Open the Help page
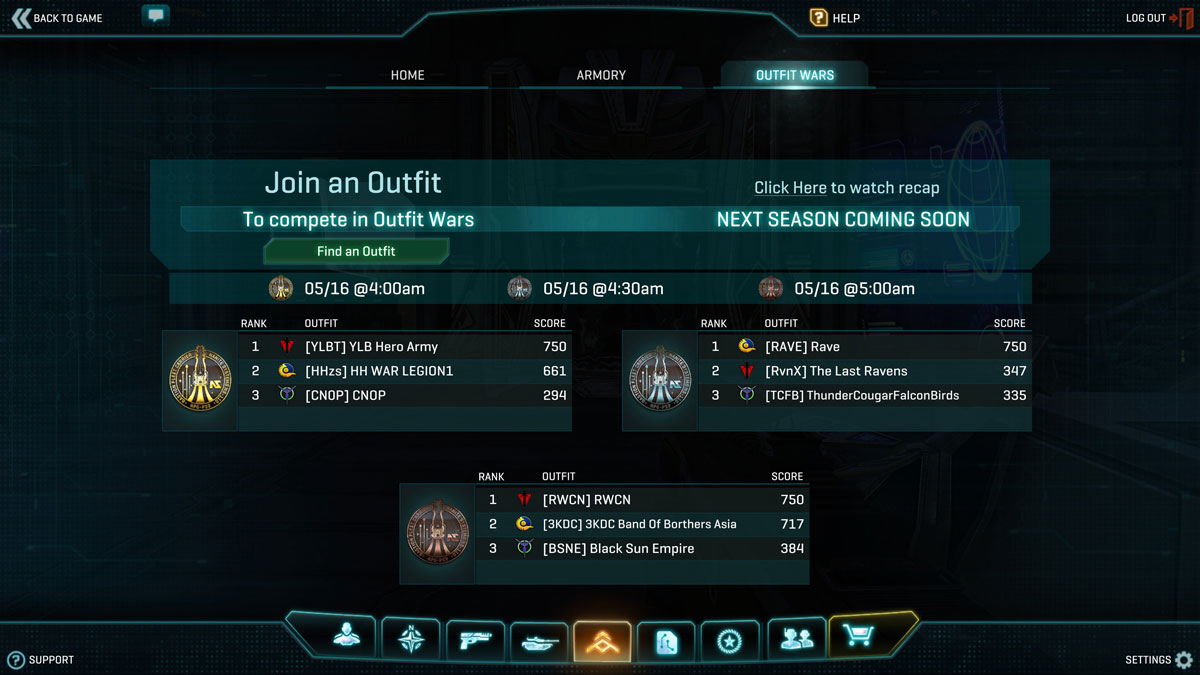The width and height of the screenshot is (1200, 675). (835, 18)
